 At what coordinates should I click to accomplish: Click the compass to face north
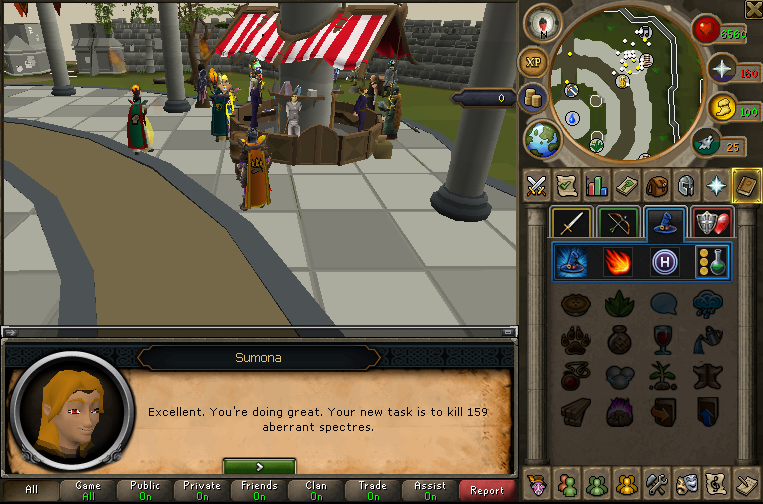pos(542,23)
